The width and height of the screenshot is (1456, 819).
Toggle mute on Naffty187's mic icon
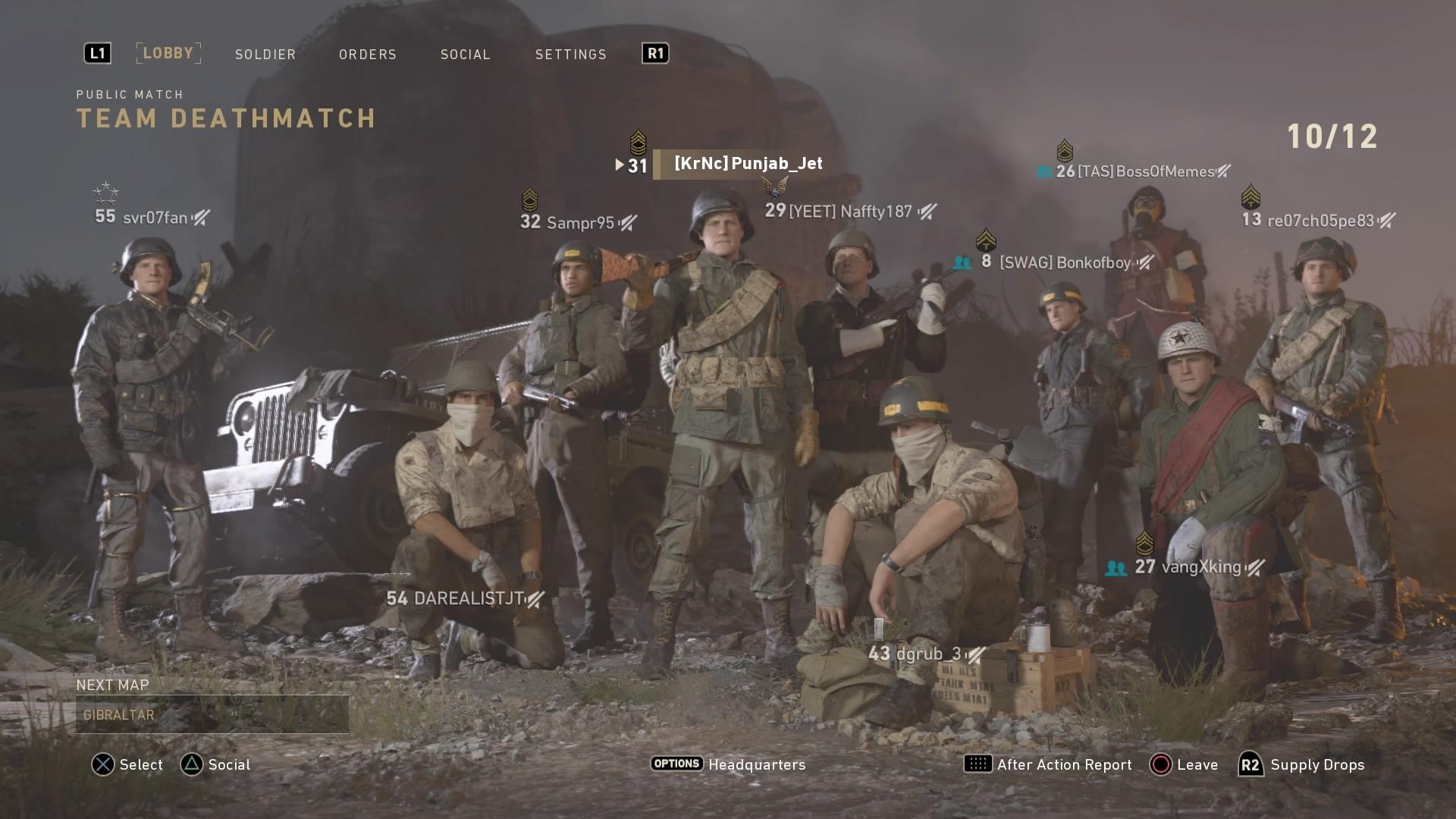(927, 212)
